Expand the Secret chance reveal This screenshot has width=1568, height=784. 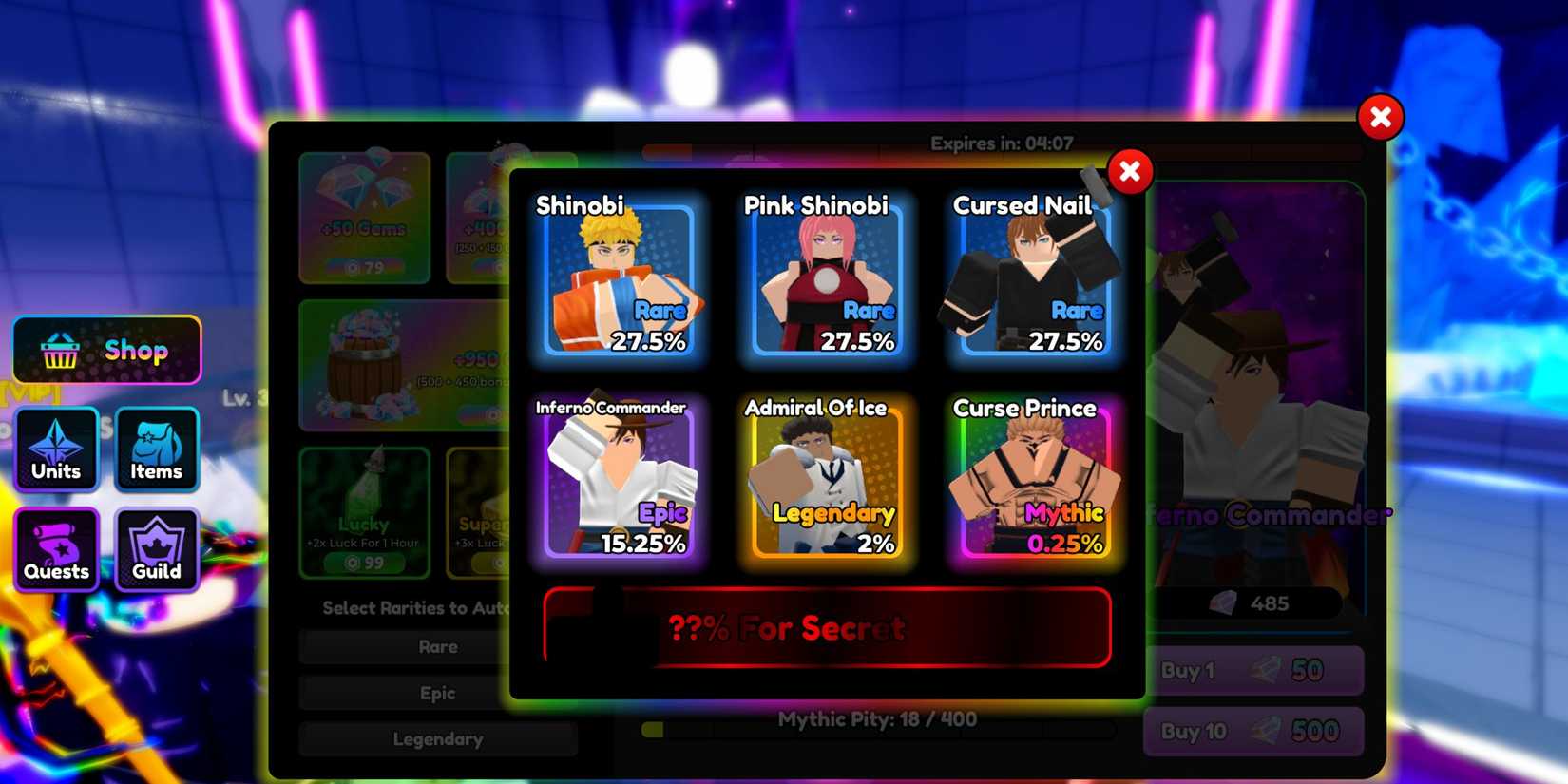[x=827, y=627]
